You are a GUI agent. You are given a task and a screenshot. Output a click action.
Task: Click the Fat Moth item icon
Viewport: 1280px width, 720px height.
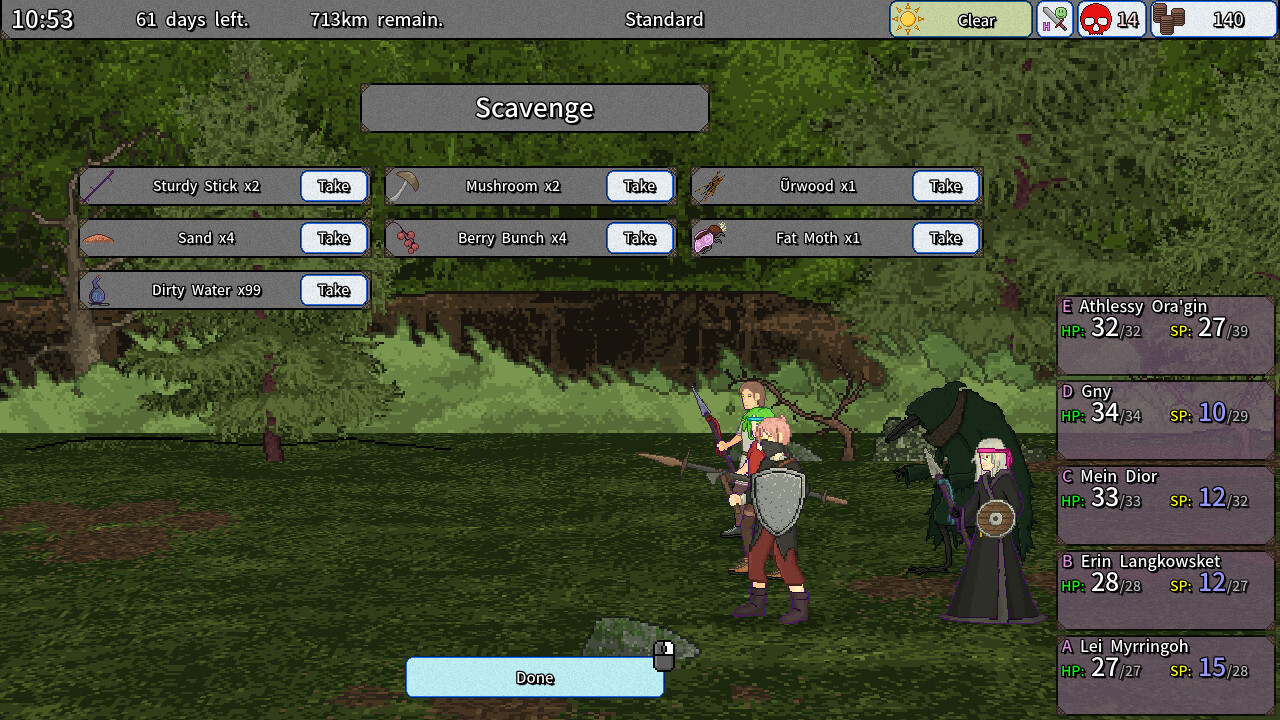[x=709, y=238]
